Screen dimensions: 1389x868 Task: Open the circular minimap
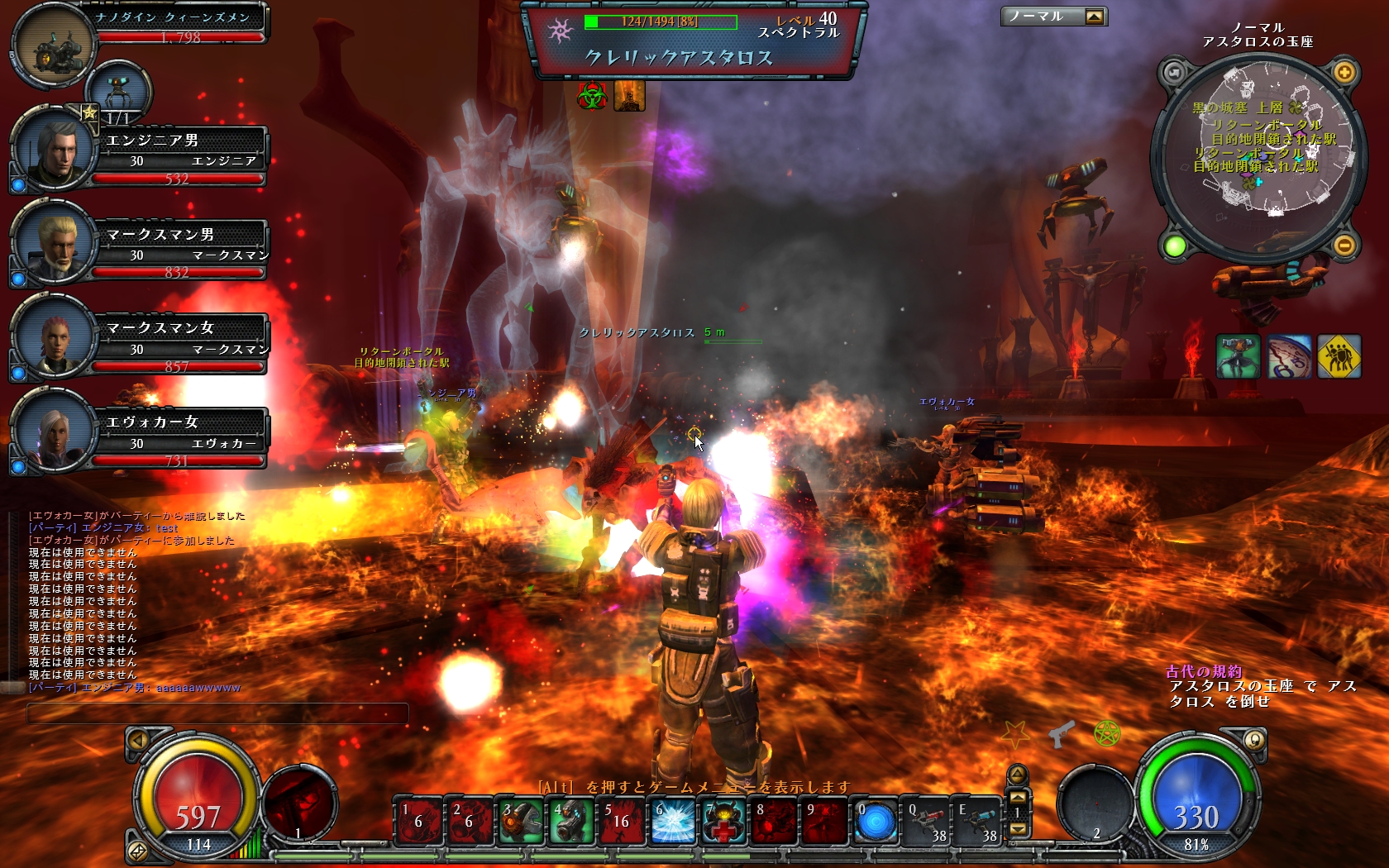(x=1259, y=157)
